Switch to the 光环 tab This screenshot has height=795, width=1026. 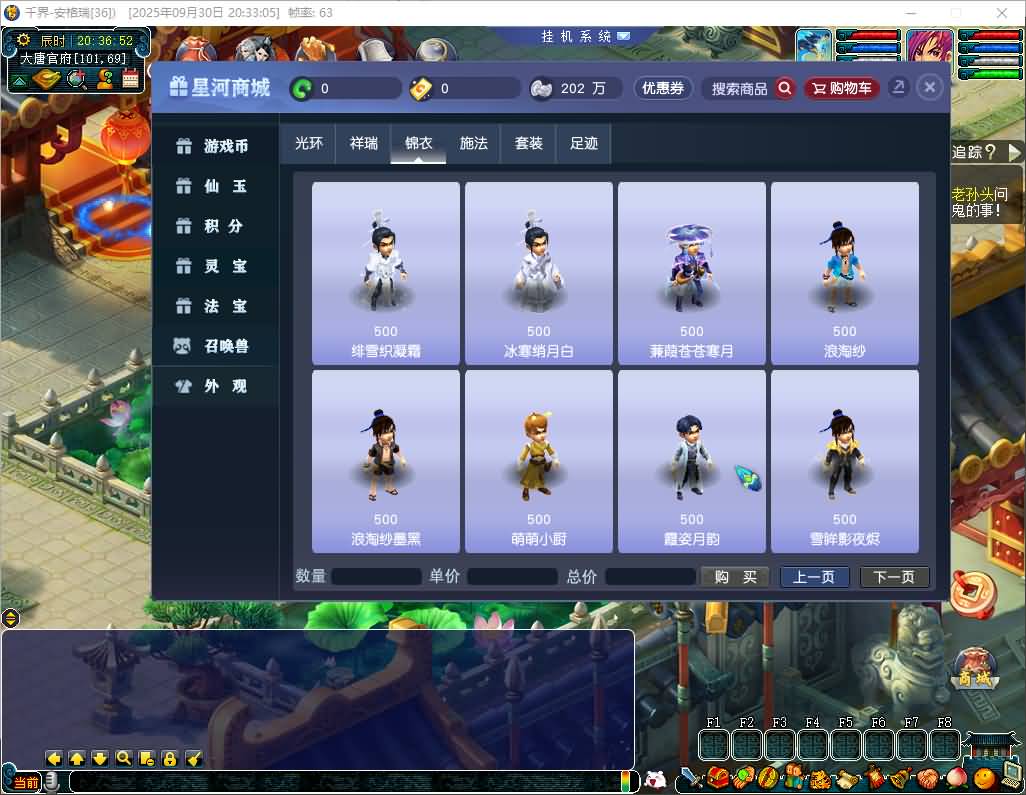click(309, 143)
